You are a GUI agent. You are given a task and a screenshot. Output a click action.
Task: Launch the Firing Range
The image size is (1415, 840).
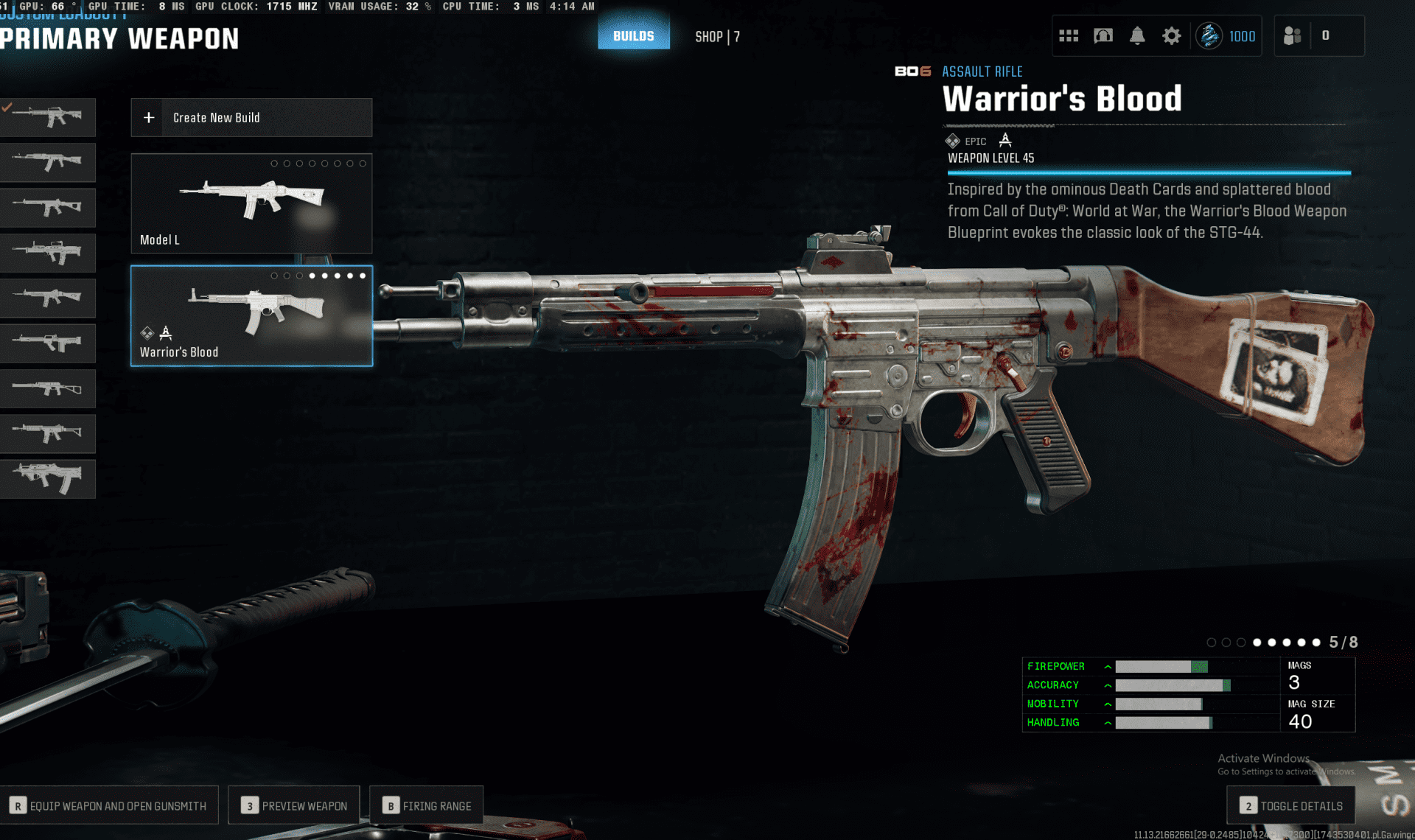pyautogui.click(x=427, y=805)
